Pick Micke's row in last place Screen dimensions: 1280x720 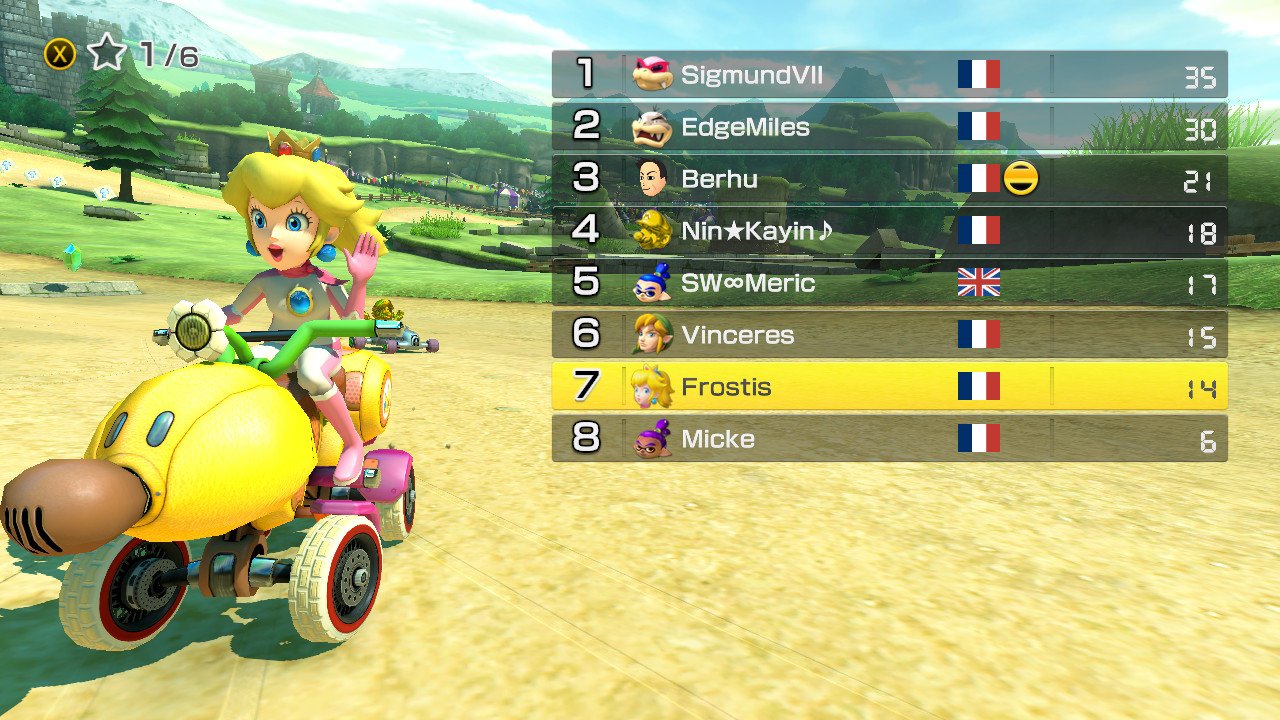pyautogui.click(x=889, y=439)
